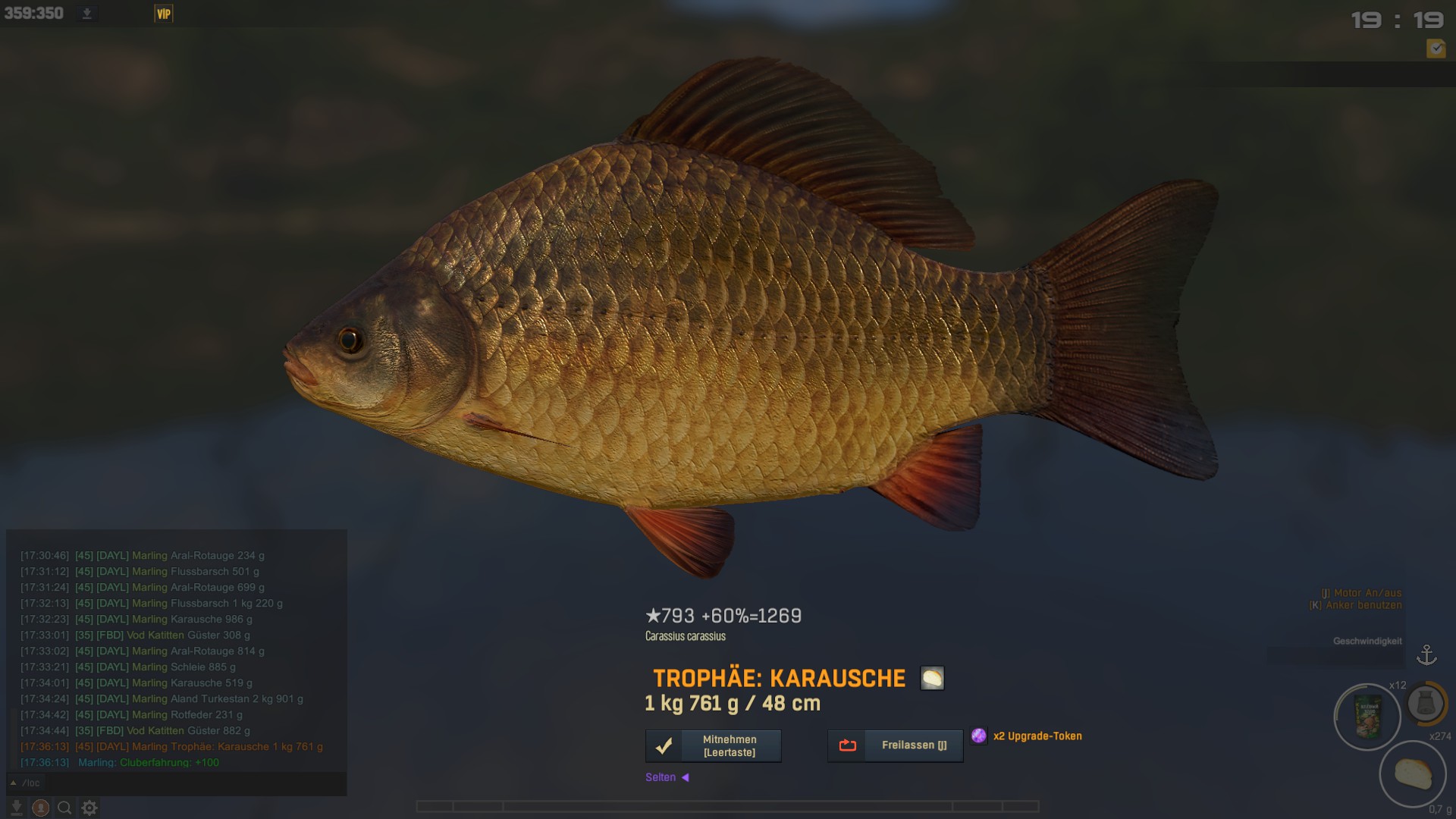1456x819 pixels.
Task: Open the chat search magnifier
Action: (x=65, y=808)
